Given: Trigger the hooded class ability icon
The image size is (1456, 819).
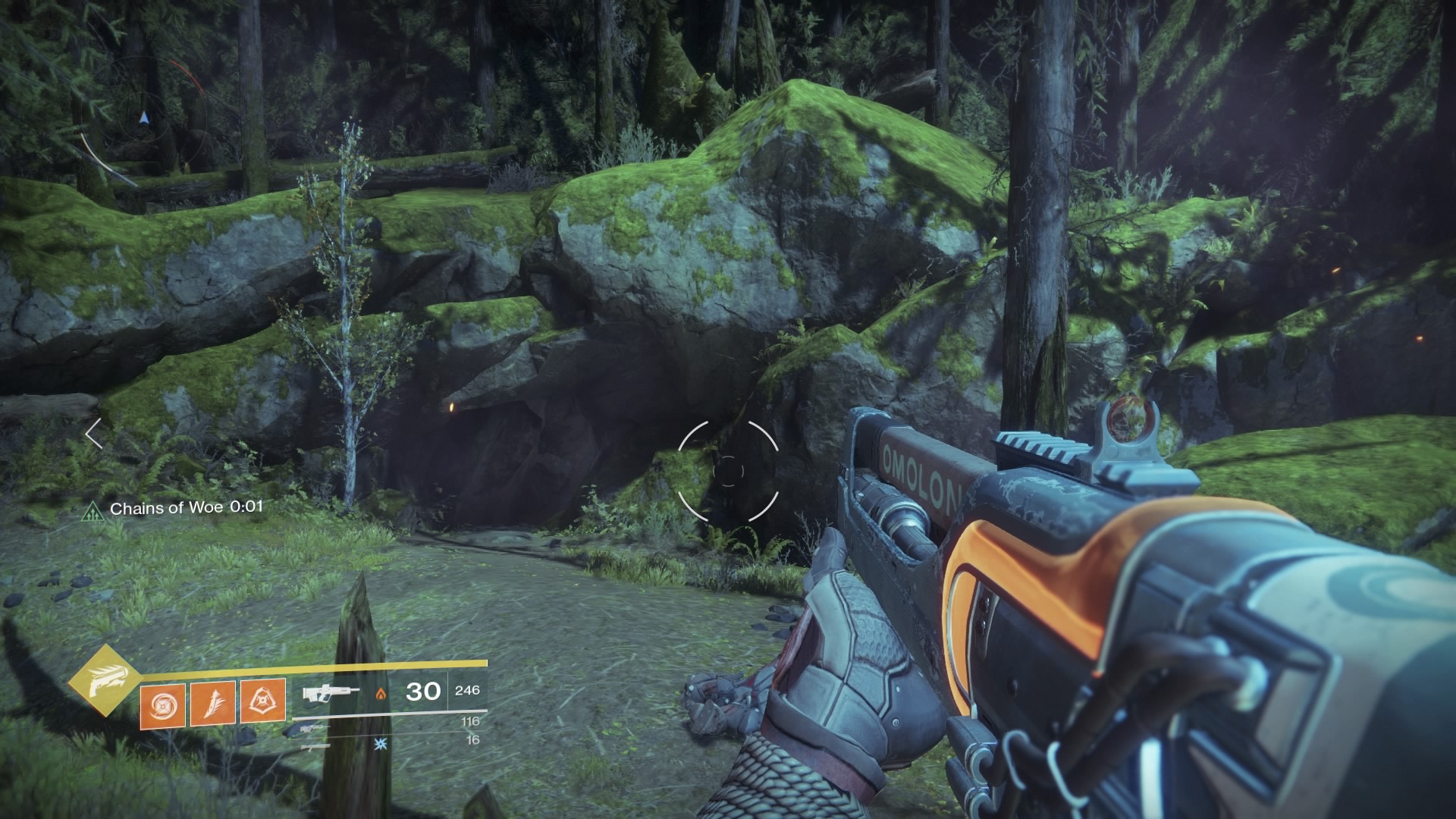Looking at the screenshot, I should [263, 703].
